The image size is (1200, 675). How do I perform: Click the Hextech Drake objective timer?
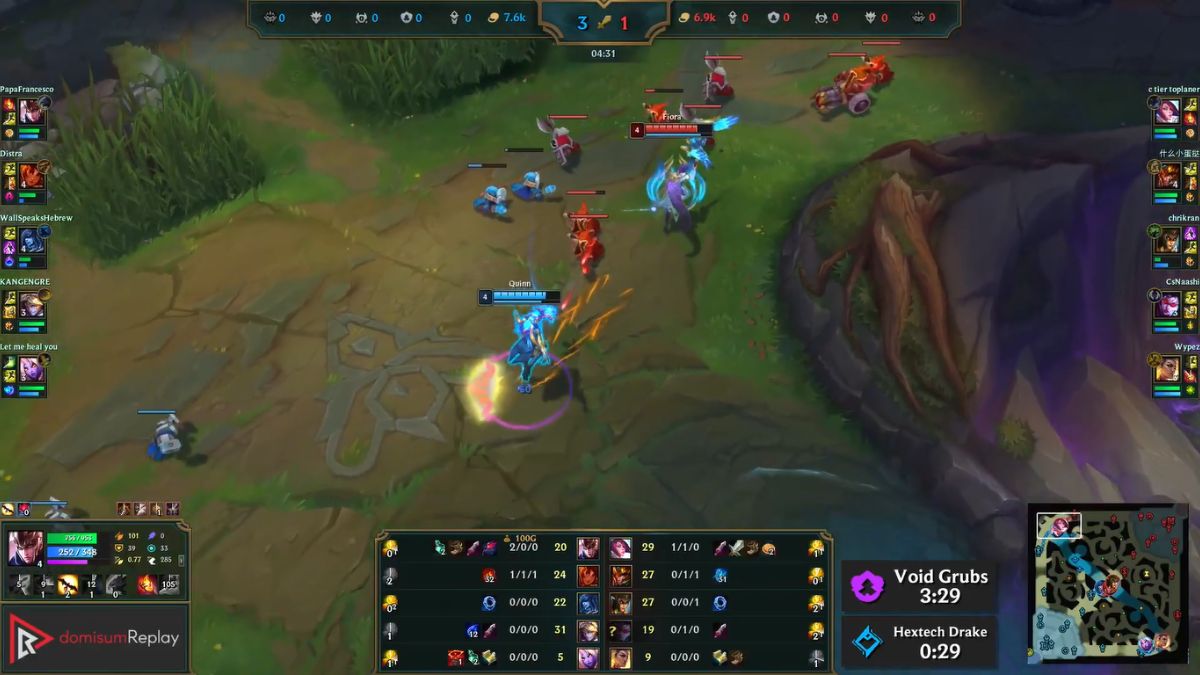(x=918, y=641)
